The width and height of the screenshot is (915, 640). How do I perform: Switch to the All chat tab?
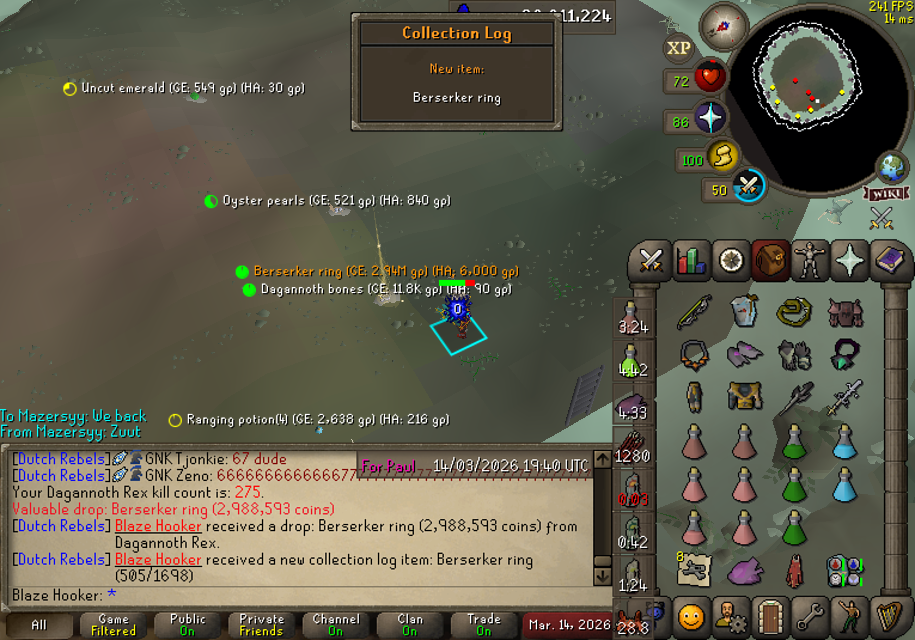click(x=39, y=626)
